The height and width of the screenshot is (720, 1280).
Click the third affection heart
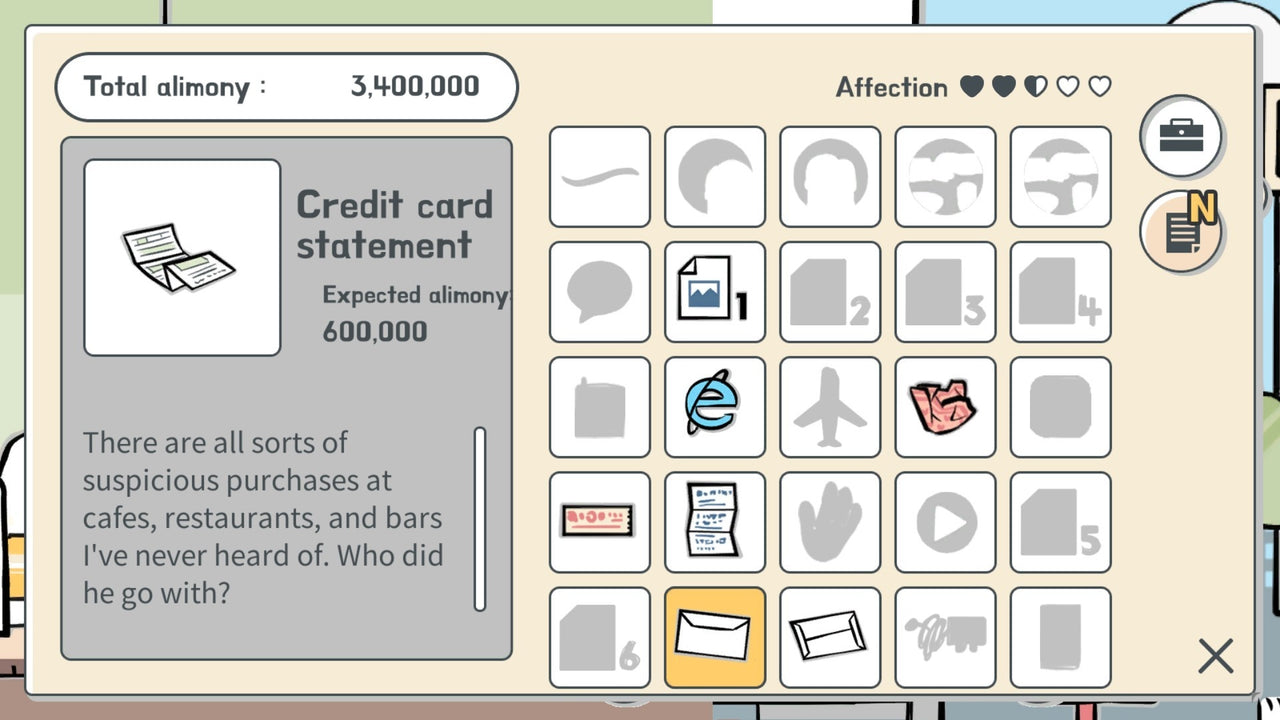pos(1035,87)
